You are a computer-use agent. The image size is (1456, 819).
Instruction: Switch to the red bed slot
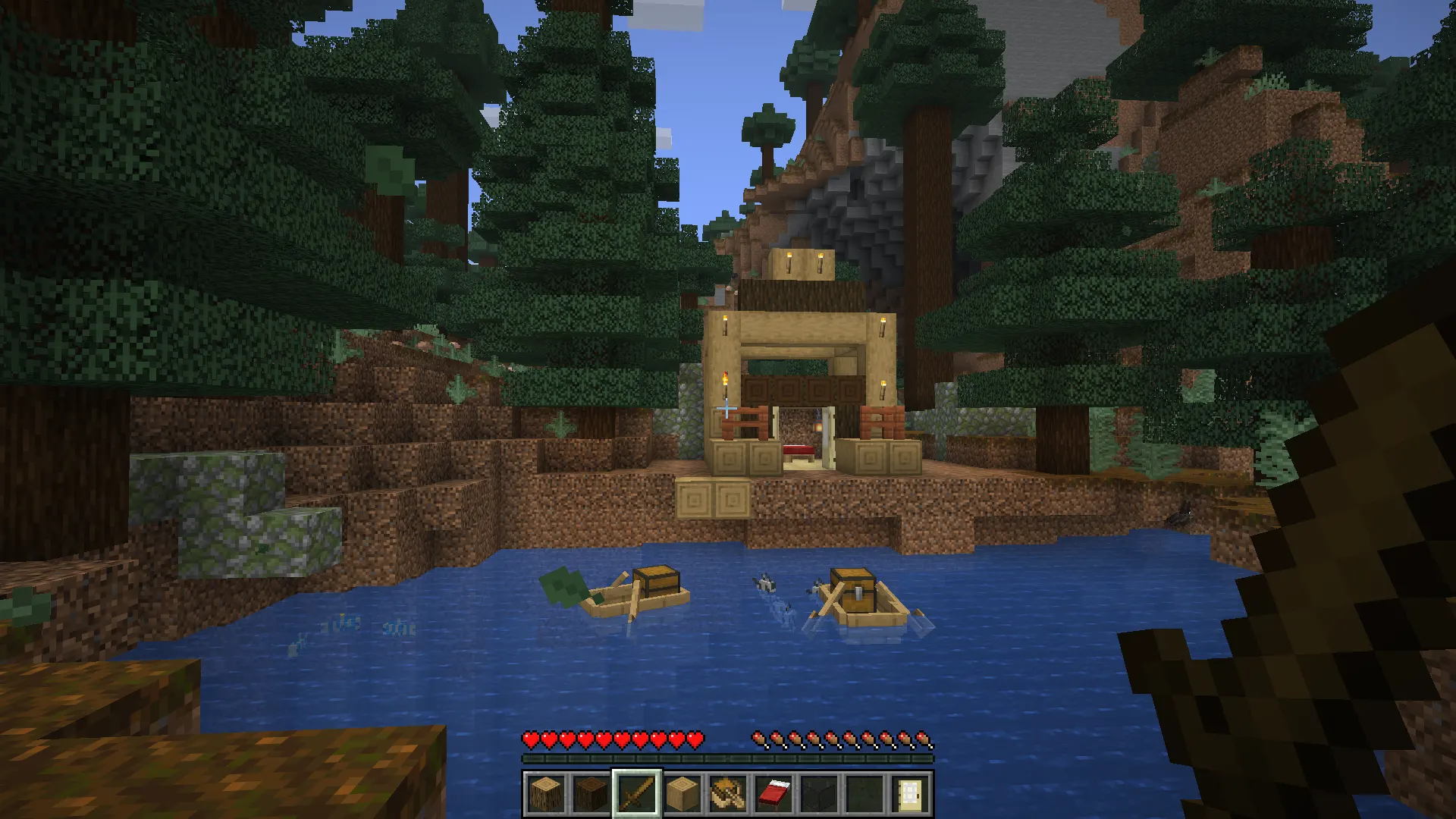point(773,794)
